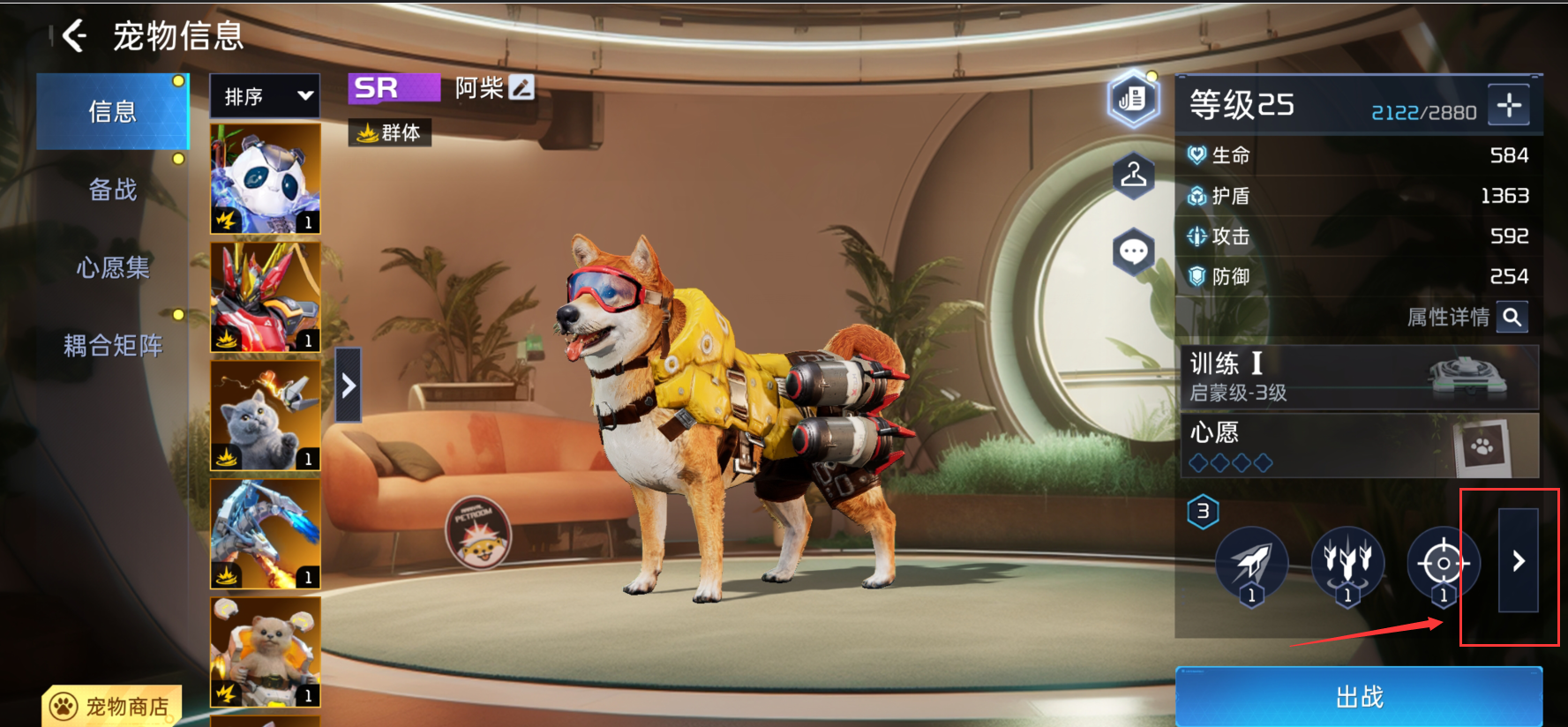Go back using the arrow beside 宠物信息
Screen dimensions: 1568x727
point(75,36)
